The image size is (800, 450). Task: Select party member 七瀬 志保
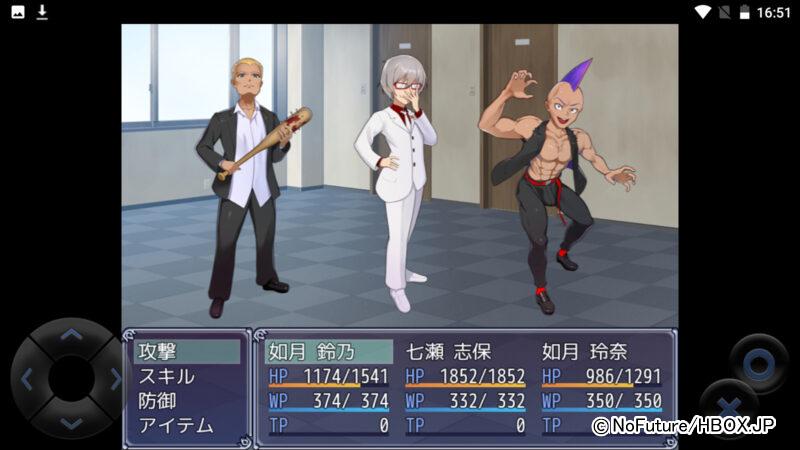(465, 352)
